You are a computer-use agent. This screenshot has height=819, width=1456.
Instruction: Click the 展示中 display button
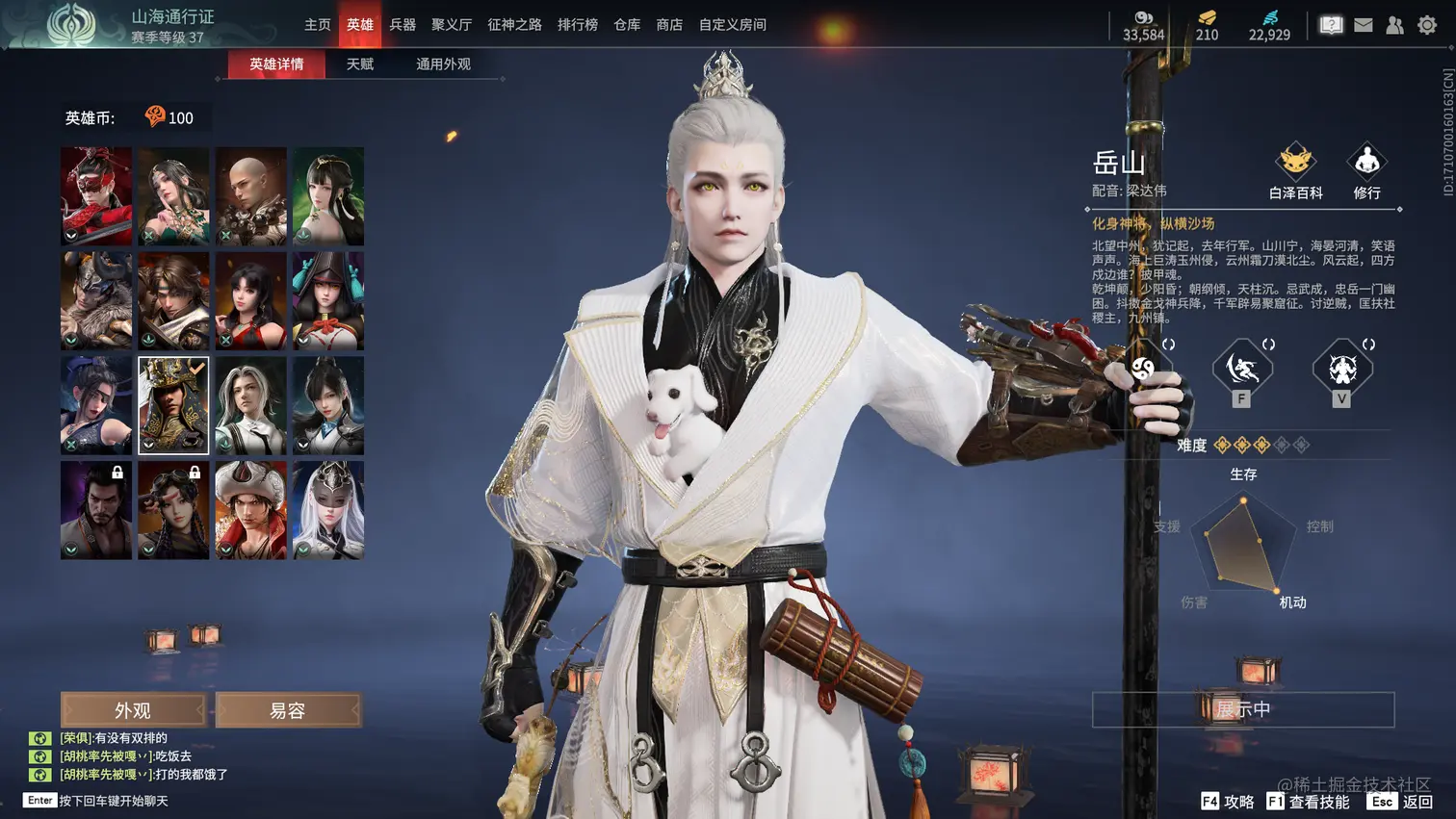[1242, 709]
